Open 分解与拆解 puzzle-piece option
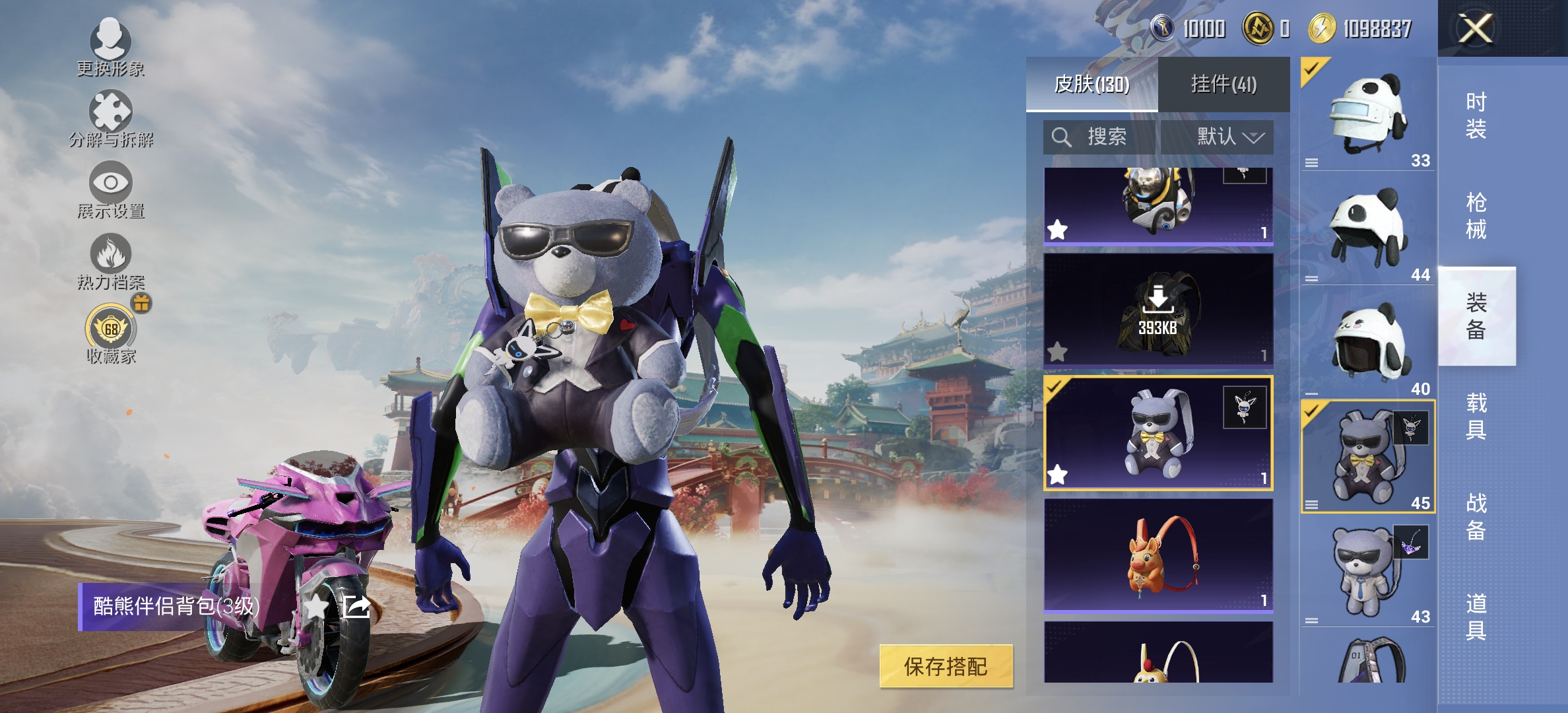 pyautogui.click(x=110, y=118)
